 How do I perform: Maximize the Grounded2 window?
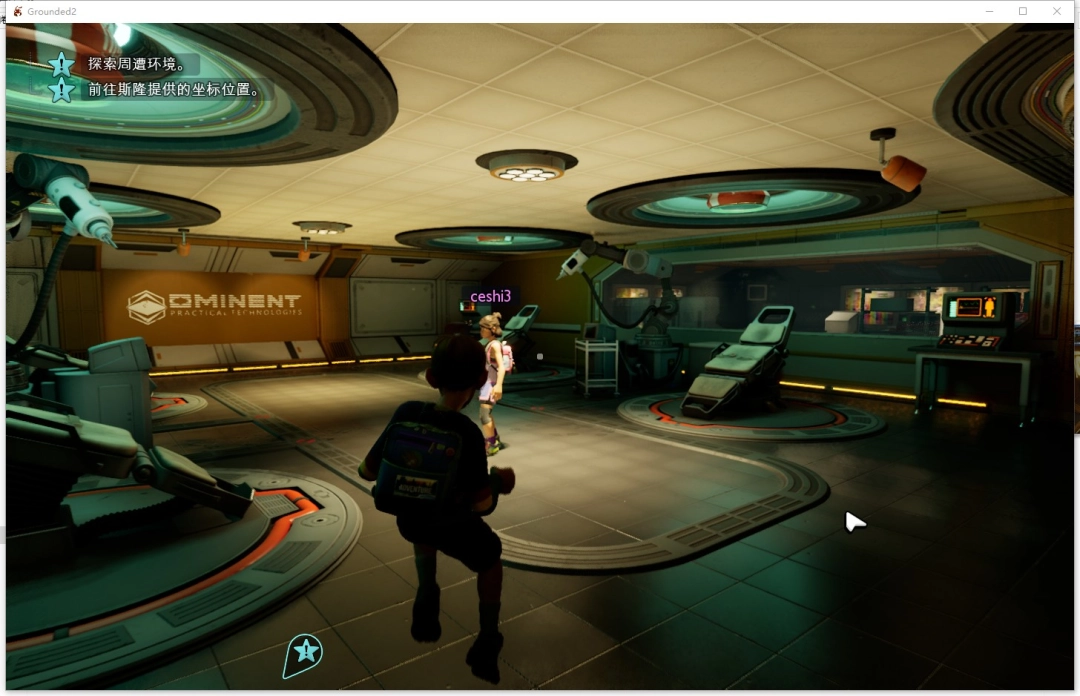coord(1023,11)
